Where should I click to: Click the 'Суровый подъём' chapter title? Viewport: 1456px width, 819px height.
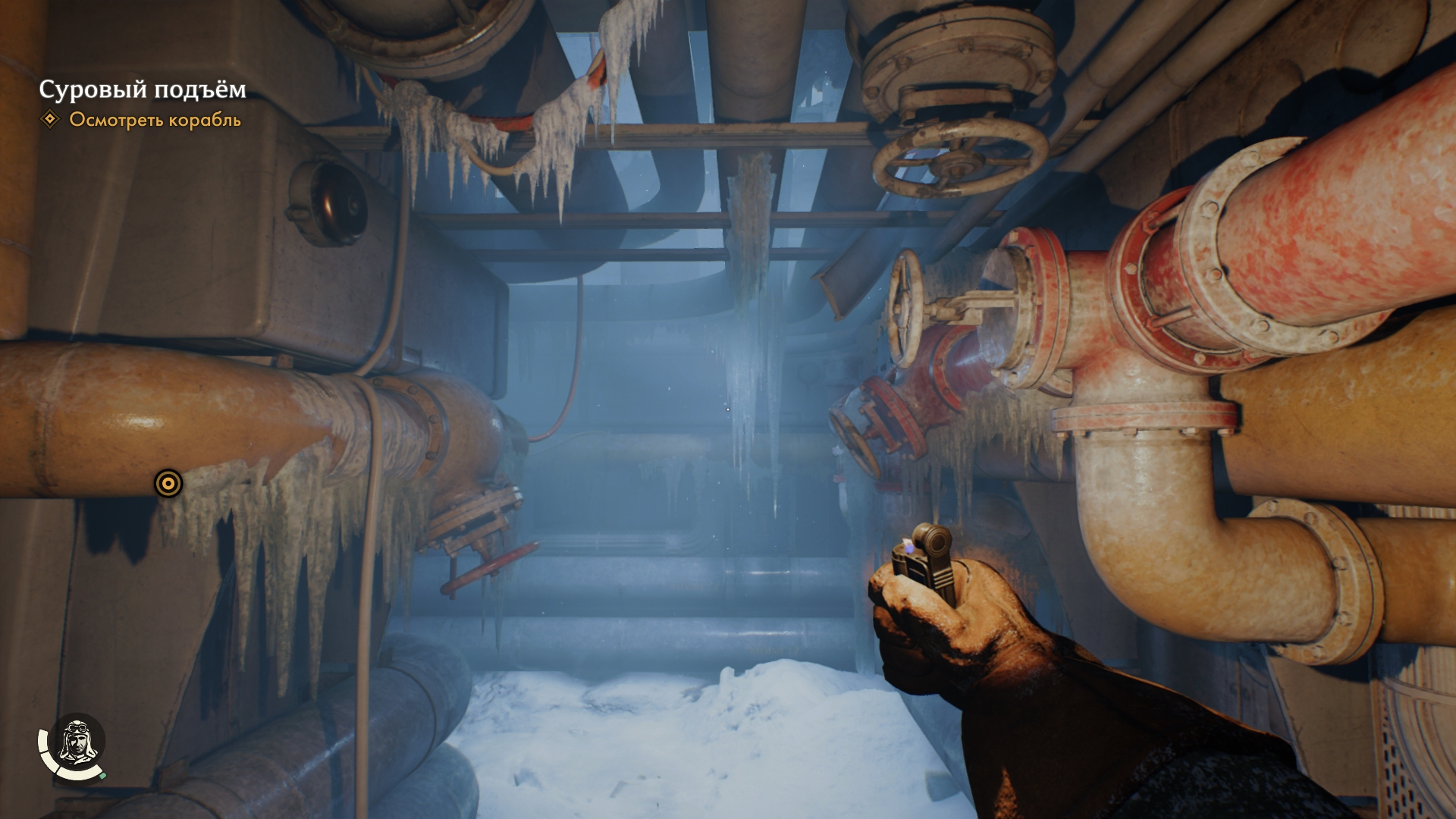(x=143, y=89)
